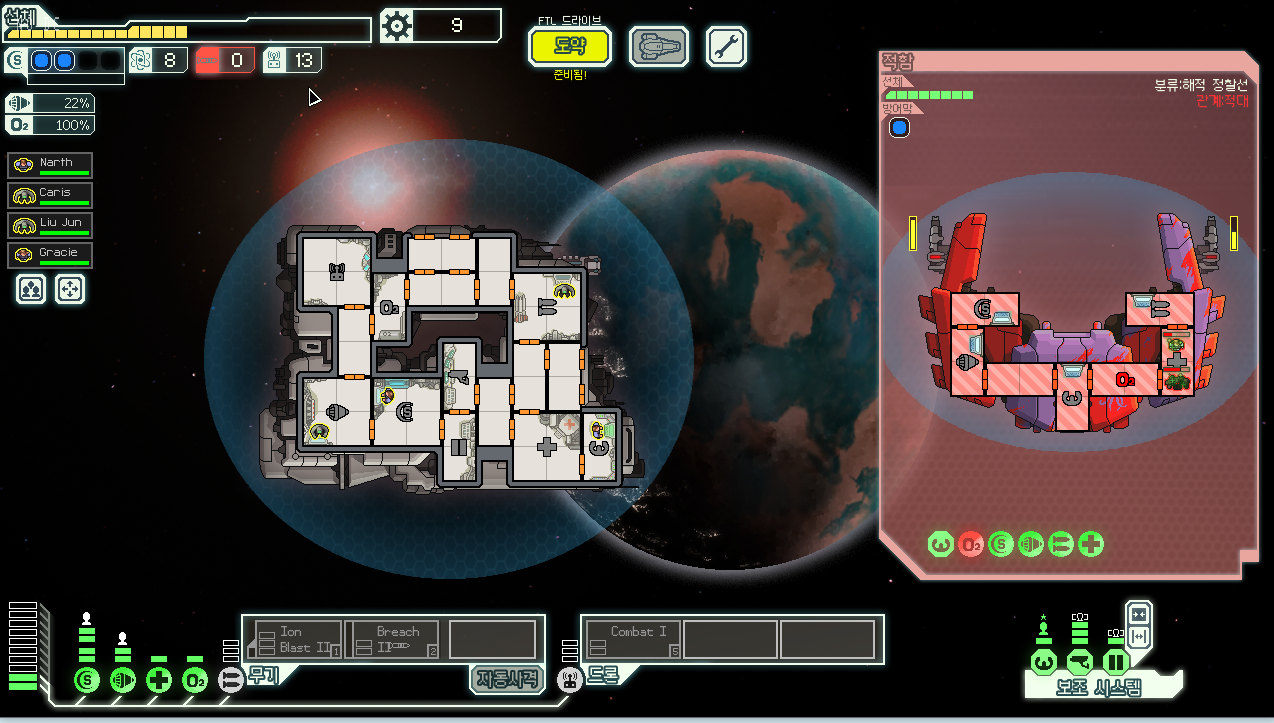
Task: Activate the yellow FTL jump button
Action: click(556, 46)
